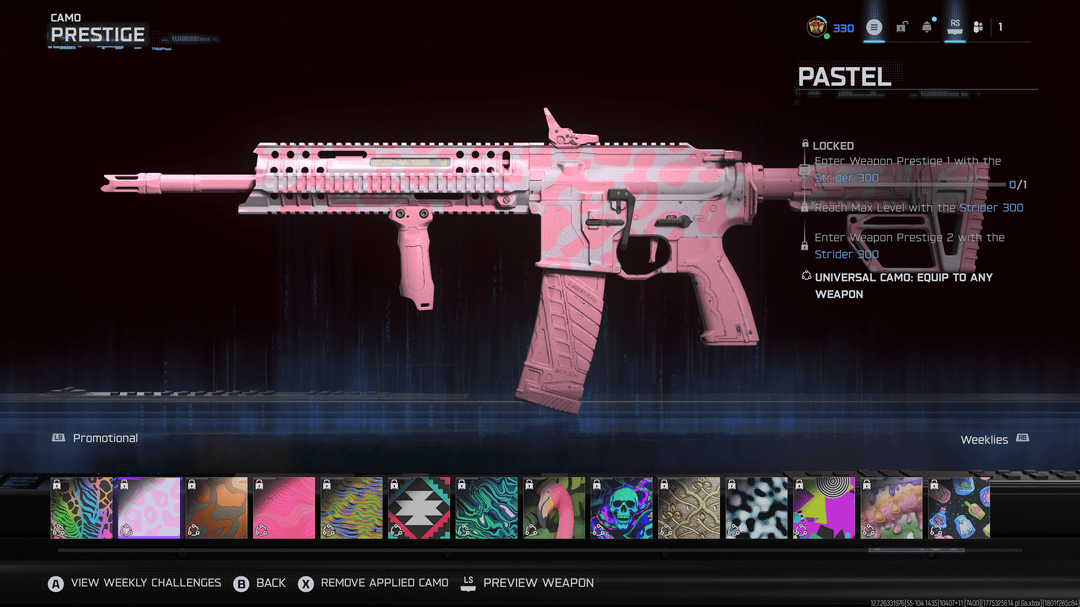Open the notifications bell
The width and height of the screenshot is (1080, 607).
coord(927,27)
